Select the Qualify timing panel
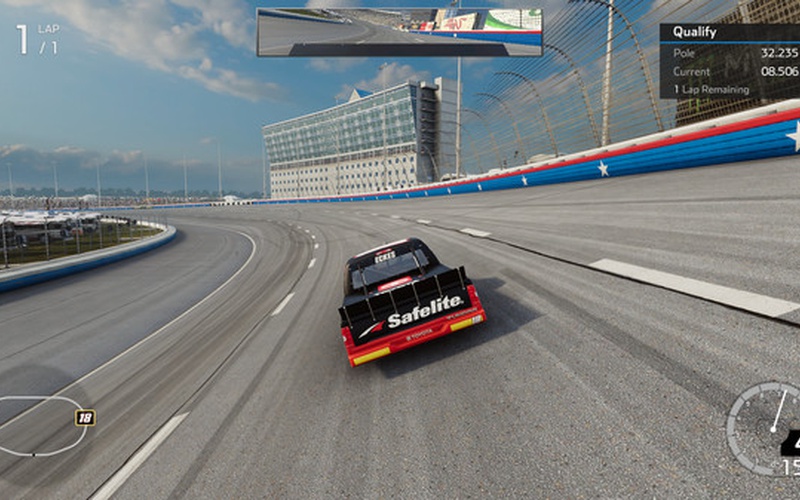The image size is (800, 500). click(729, 61)
